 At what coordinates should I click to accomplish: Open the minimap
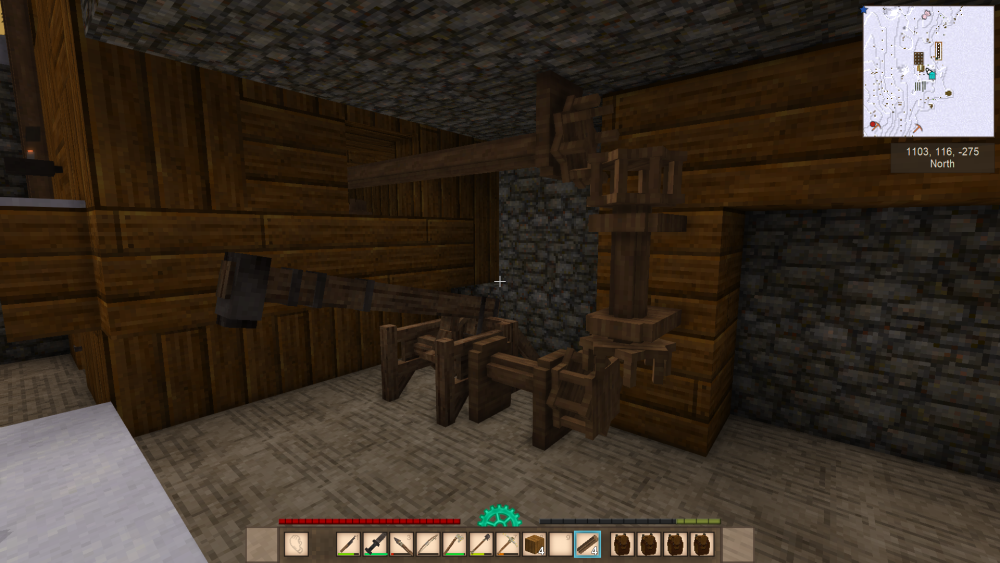click(x=928, y=71)
